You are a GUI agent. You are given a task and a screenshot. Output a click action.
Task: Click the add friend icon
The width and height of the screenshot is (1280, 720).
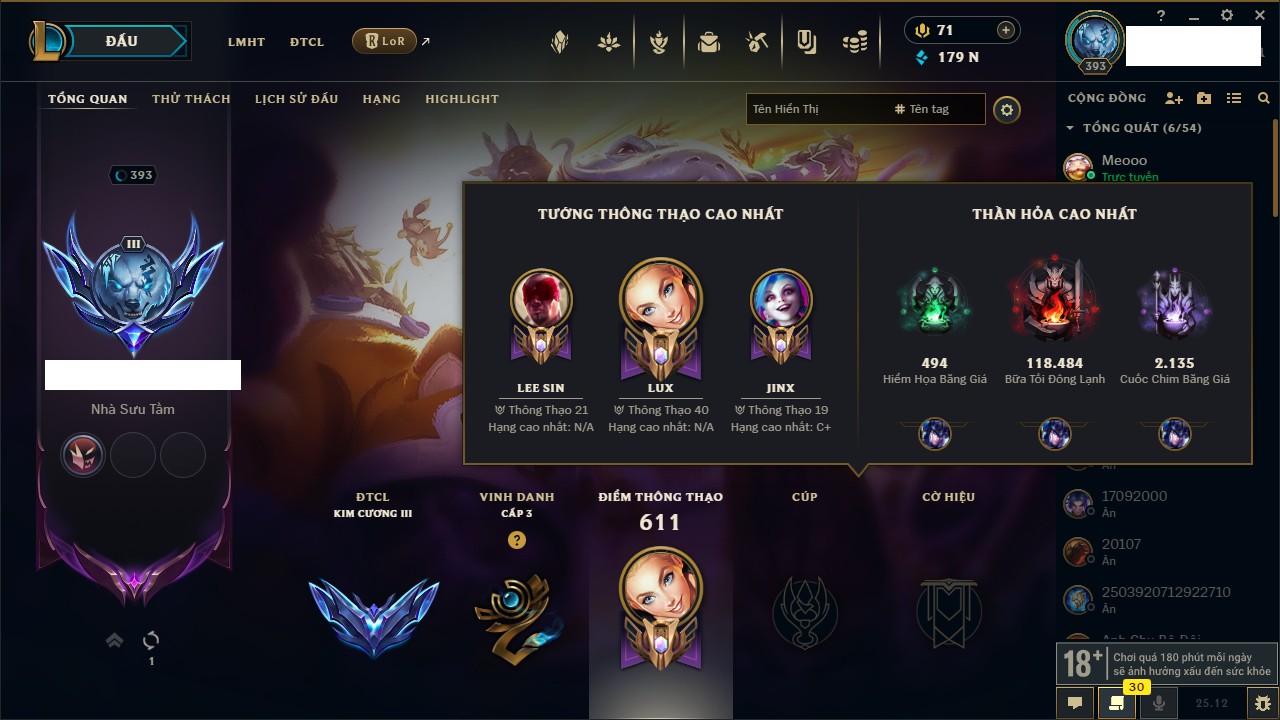click(1174, 98)
